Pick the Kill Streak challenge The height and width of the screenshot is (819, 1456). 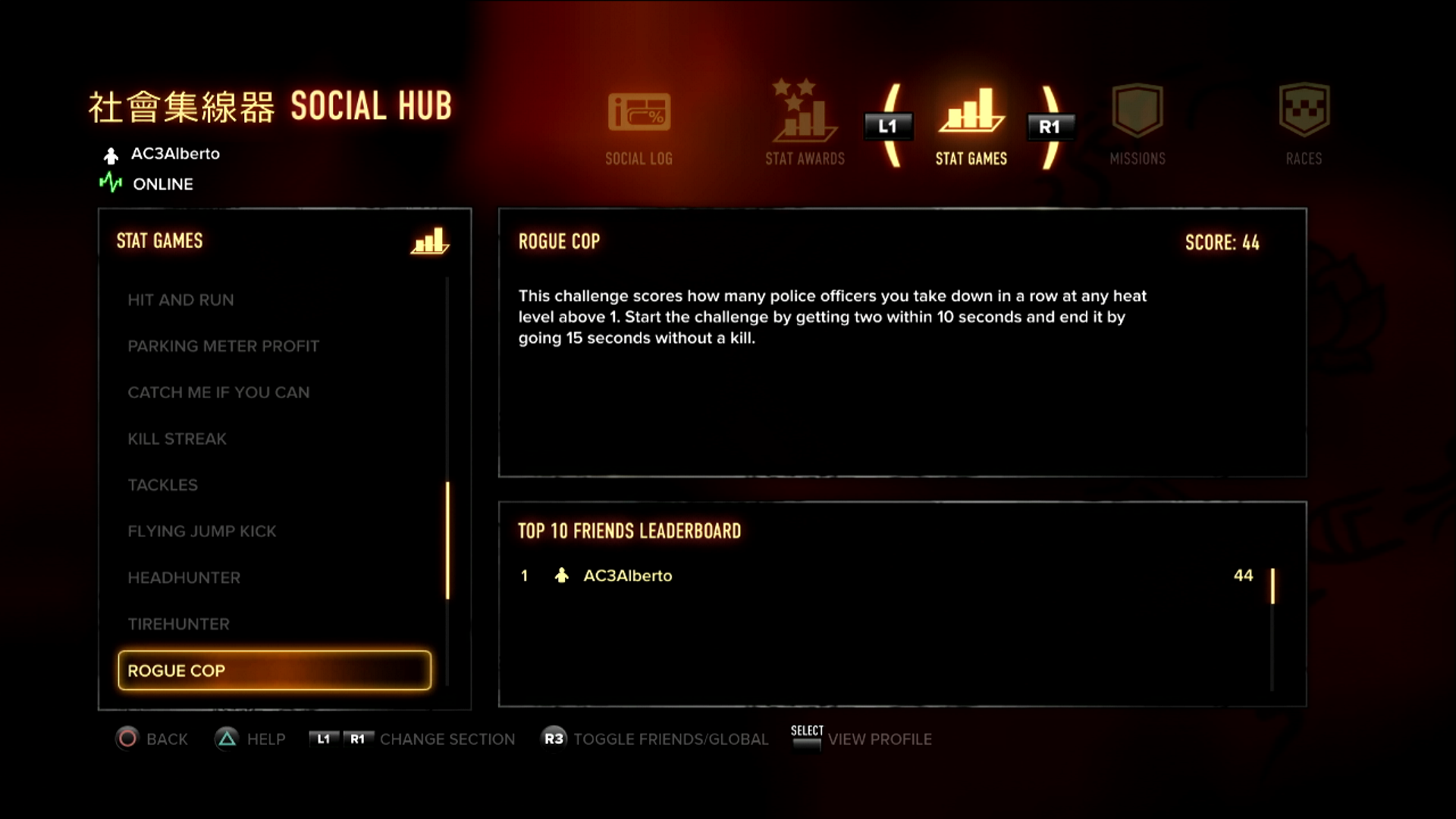click(x=177, y=439)
